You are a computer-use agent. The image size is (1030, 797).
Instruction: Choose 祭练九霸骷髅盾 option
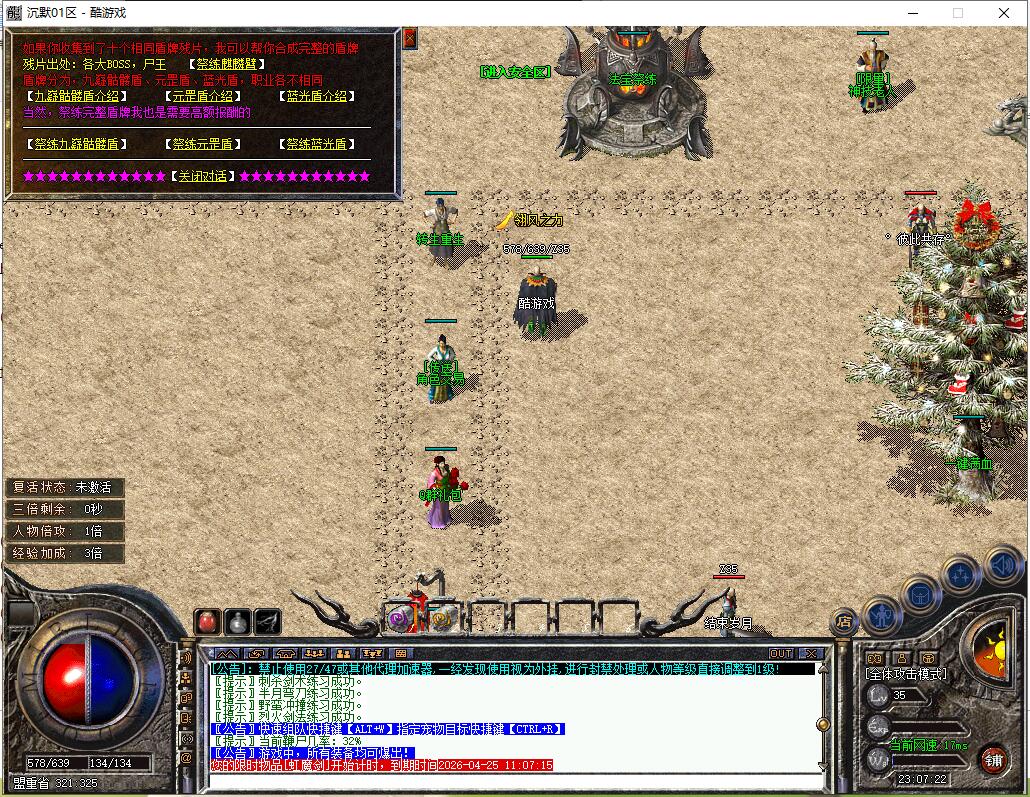point(76,144)
